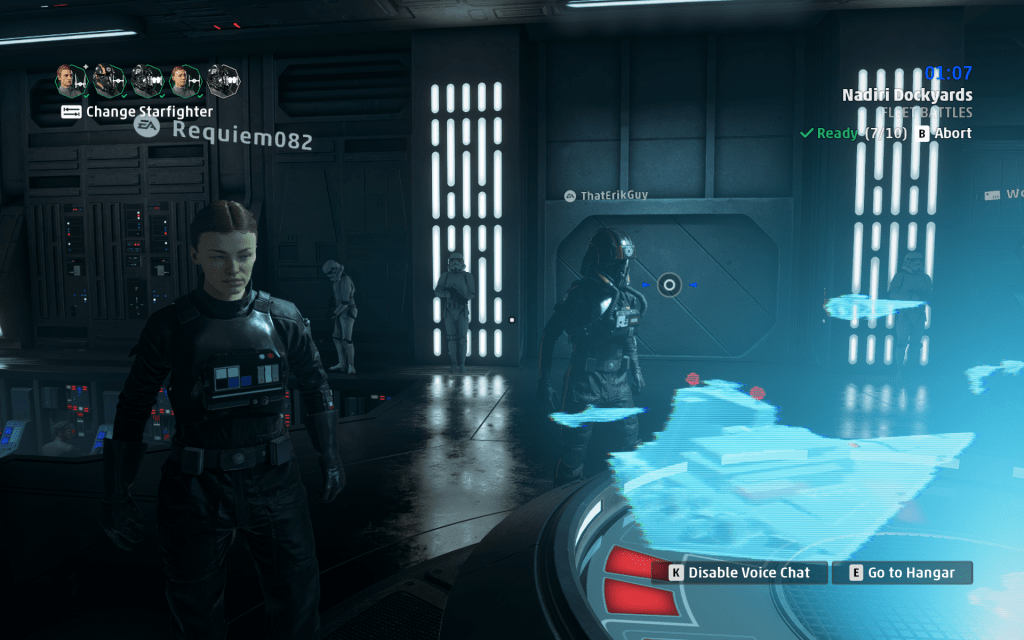Viewport: 1024px width, 640px height.
Task: Select the squad portrait without a ready checkmark
Action: (x=223, y=81)
